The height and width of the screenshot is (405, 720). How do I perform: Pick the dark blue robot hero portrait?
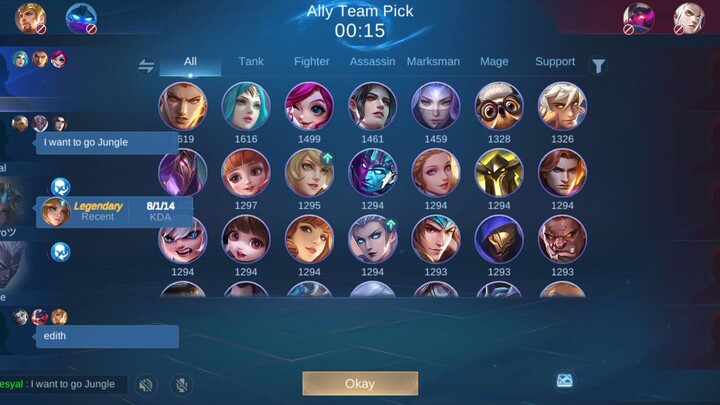[x=372, y=172]
